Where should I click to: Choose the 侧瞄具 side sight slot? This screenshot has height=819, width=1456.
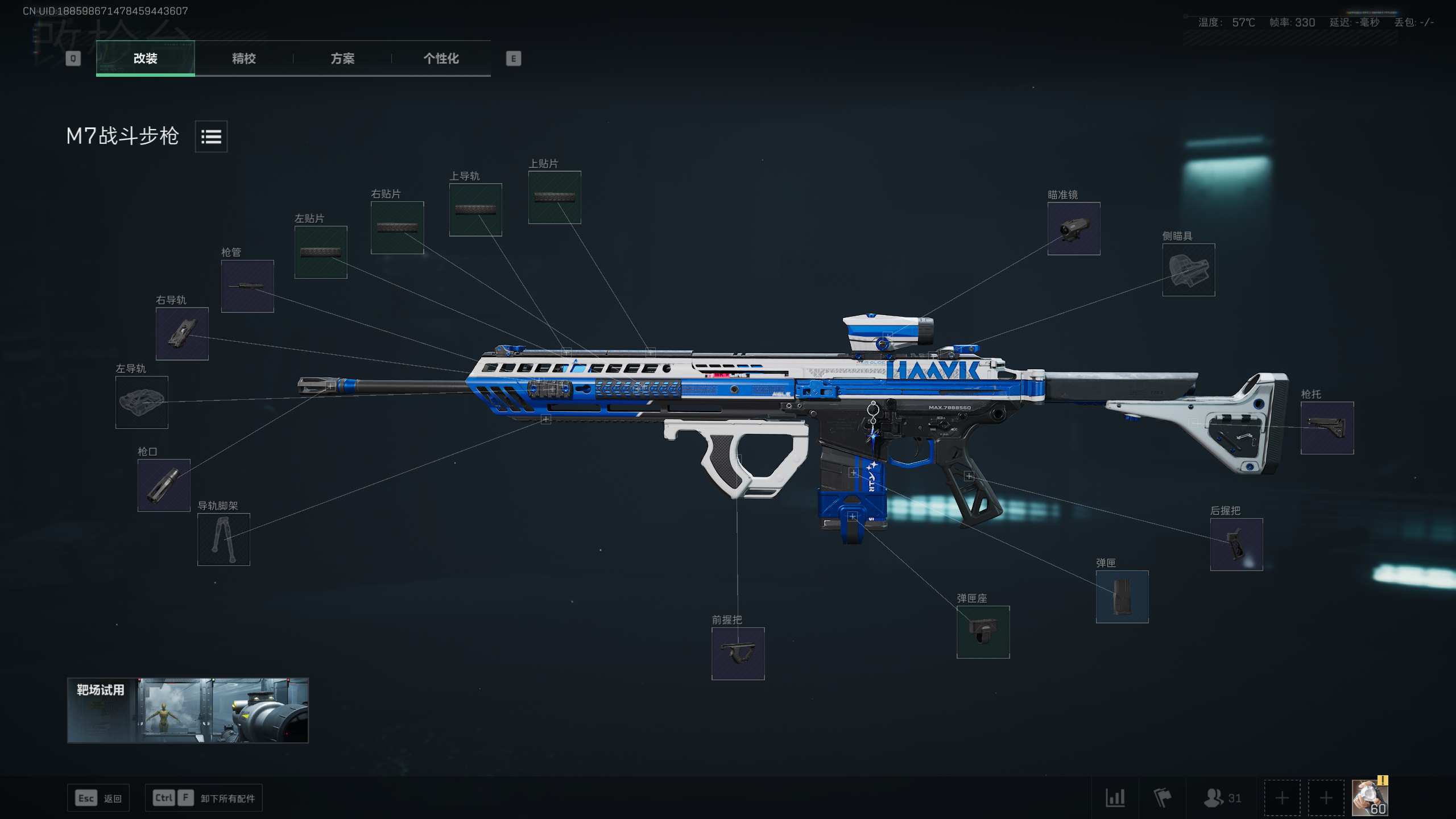1188,270
